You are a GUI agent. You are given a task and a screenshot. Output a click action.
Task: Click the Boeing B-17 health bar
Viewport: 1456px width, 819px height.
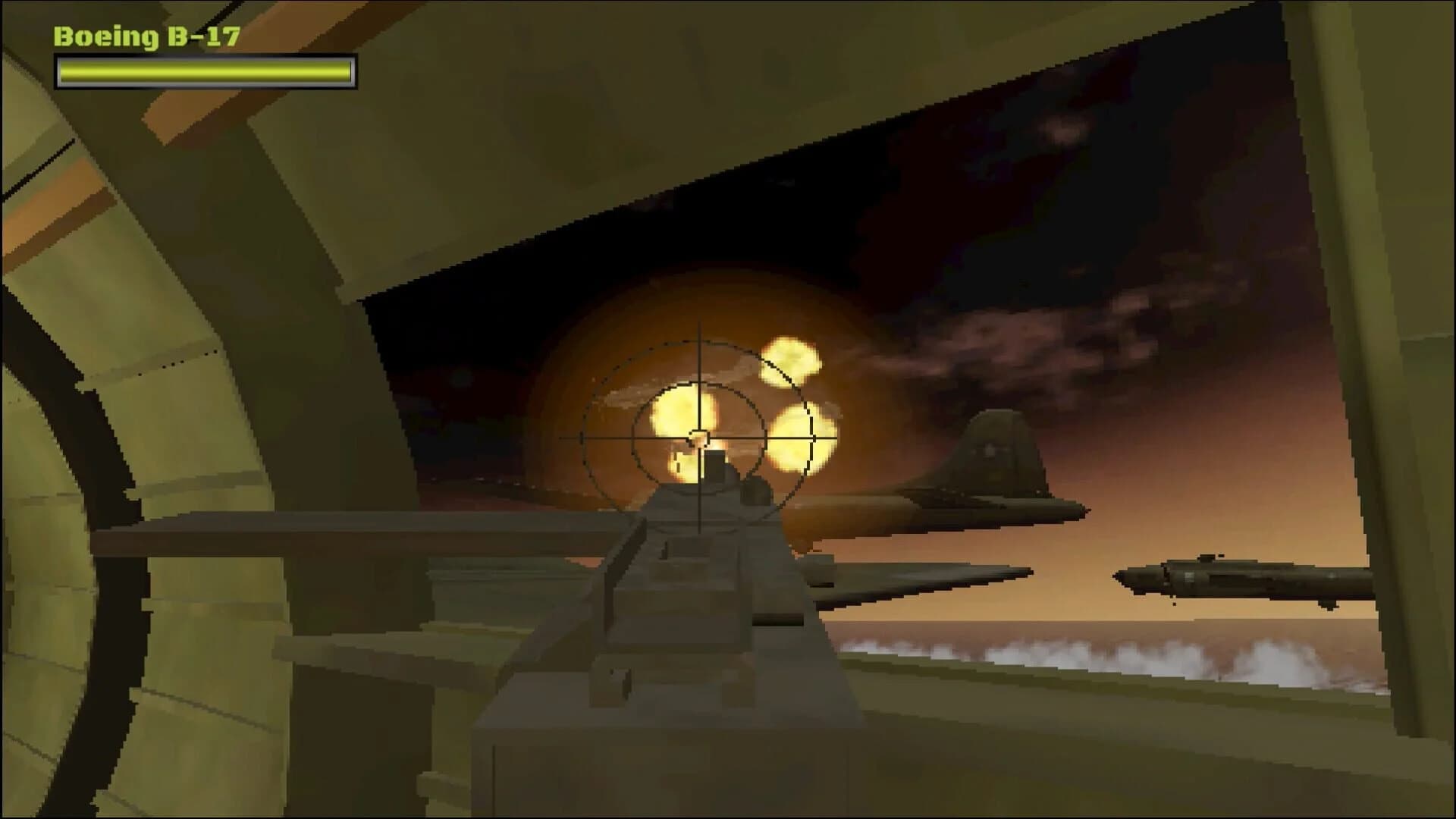(205, 72)
